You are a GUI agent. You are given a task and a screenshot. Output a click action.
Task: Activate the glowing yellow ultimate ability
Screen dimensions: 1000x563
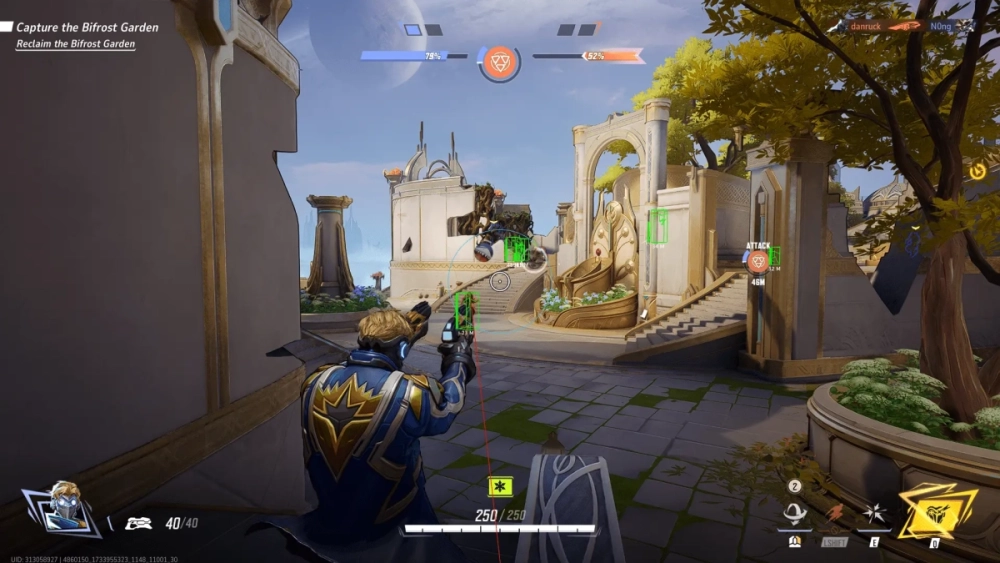936,511
